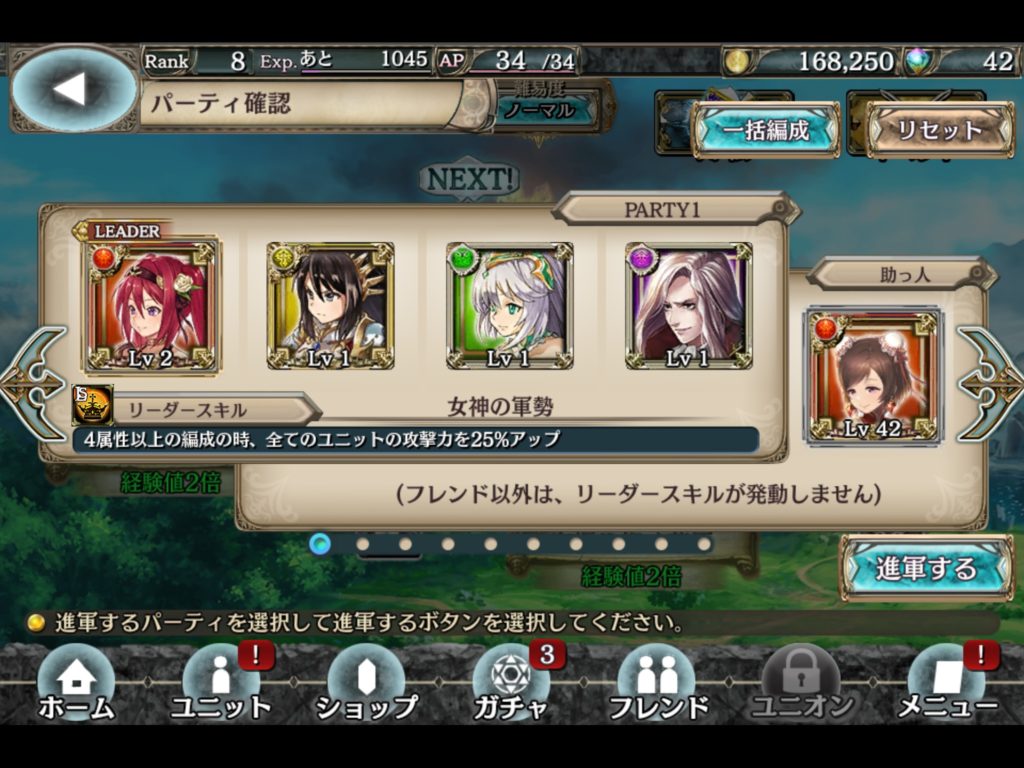The image size is (1024, 768).
Task: Tap the locked ユニオン union button
Action: 801,685
